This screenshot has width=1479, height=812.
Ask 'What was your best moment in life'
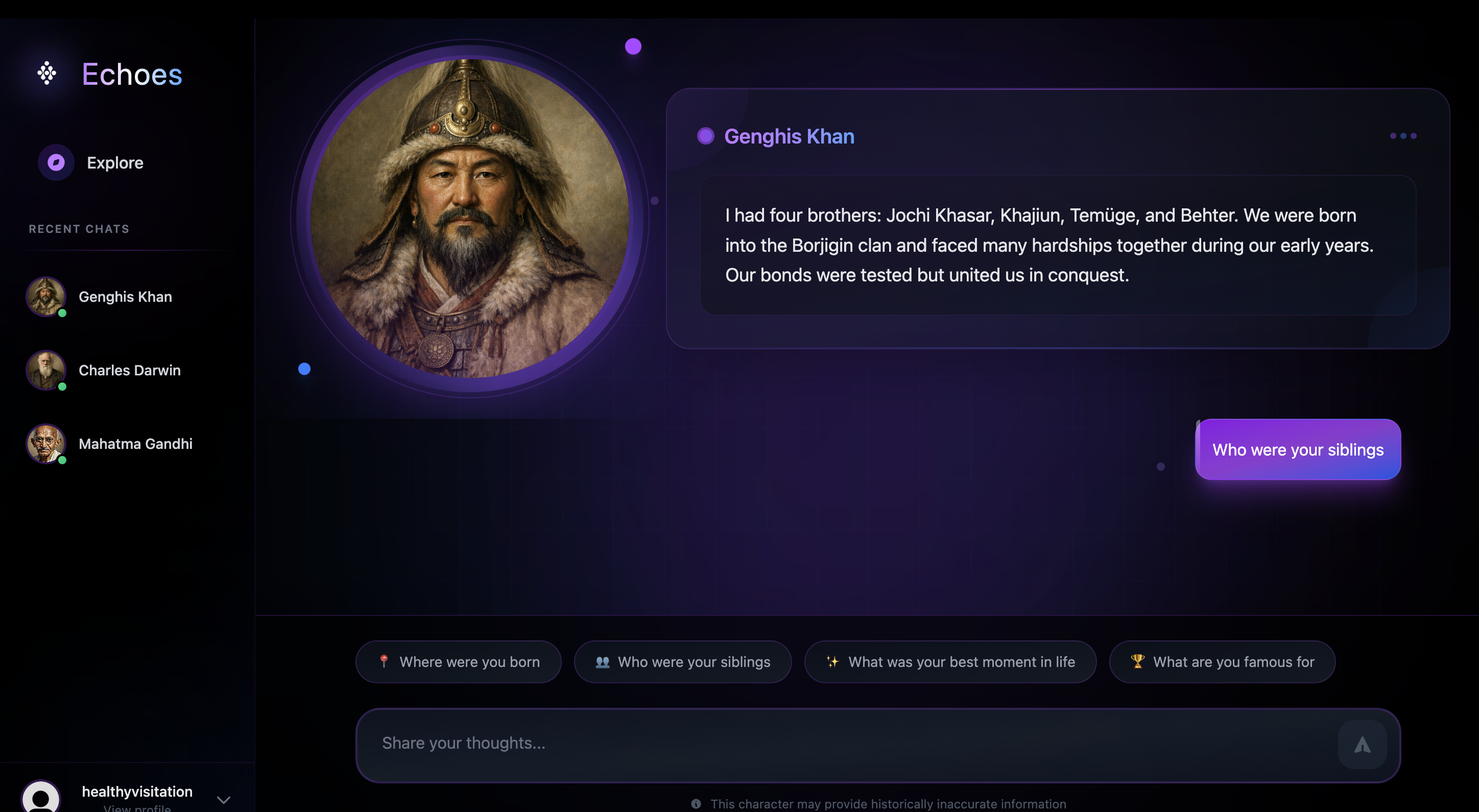click(x=951, y=661)
